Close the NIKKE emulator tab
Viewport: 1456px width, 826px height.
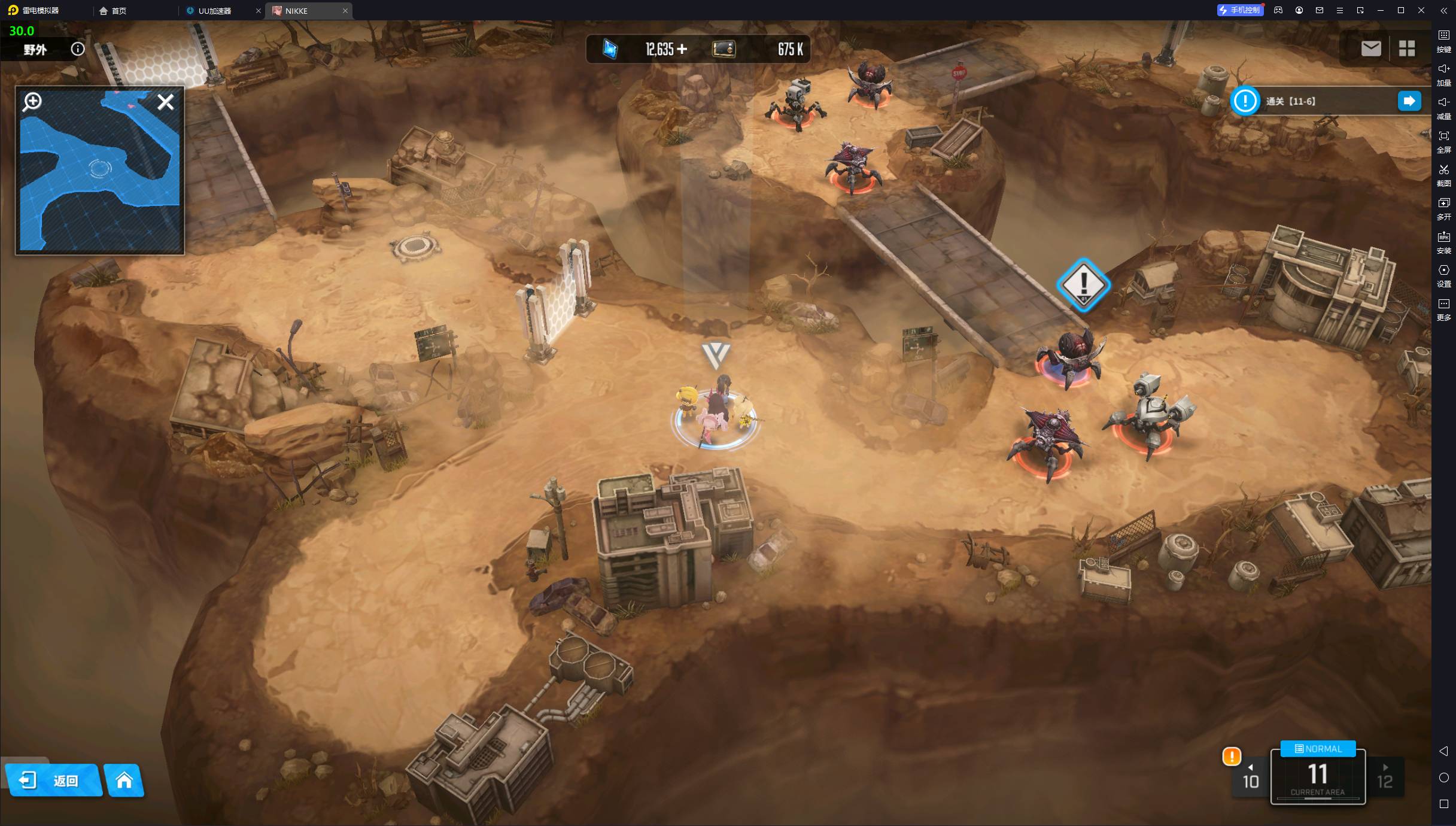coord(345,11)
